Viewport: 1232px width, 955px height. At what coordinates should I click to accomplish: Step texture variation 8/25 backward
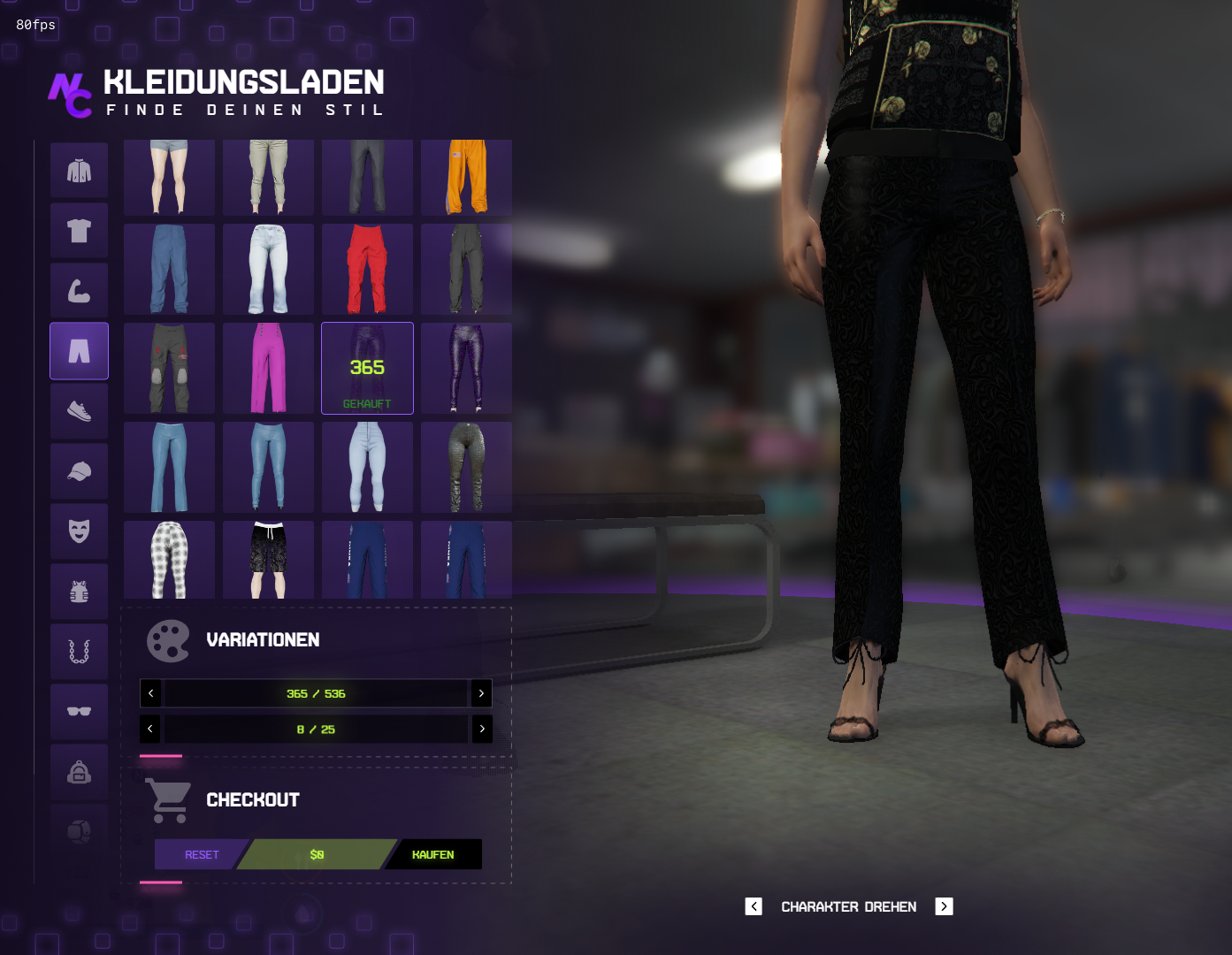tap(151, 729)
